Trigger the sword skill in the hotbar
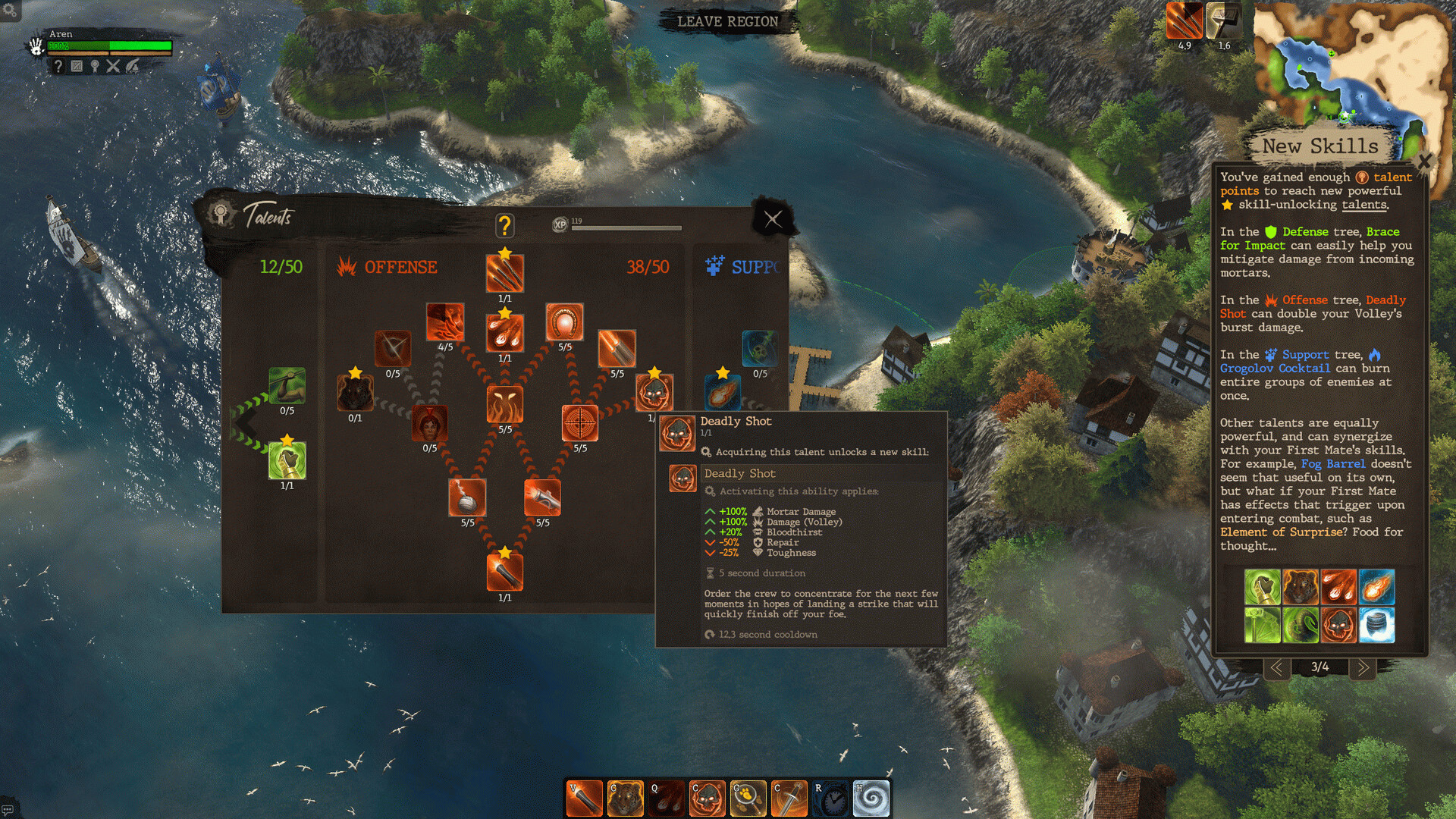 tap(789, 799)
